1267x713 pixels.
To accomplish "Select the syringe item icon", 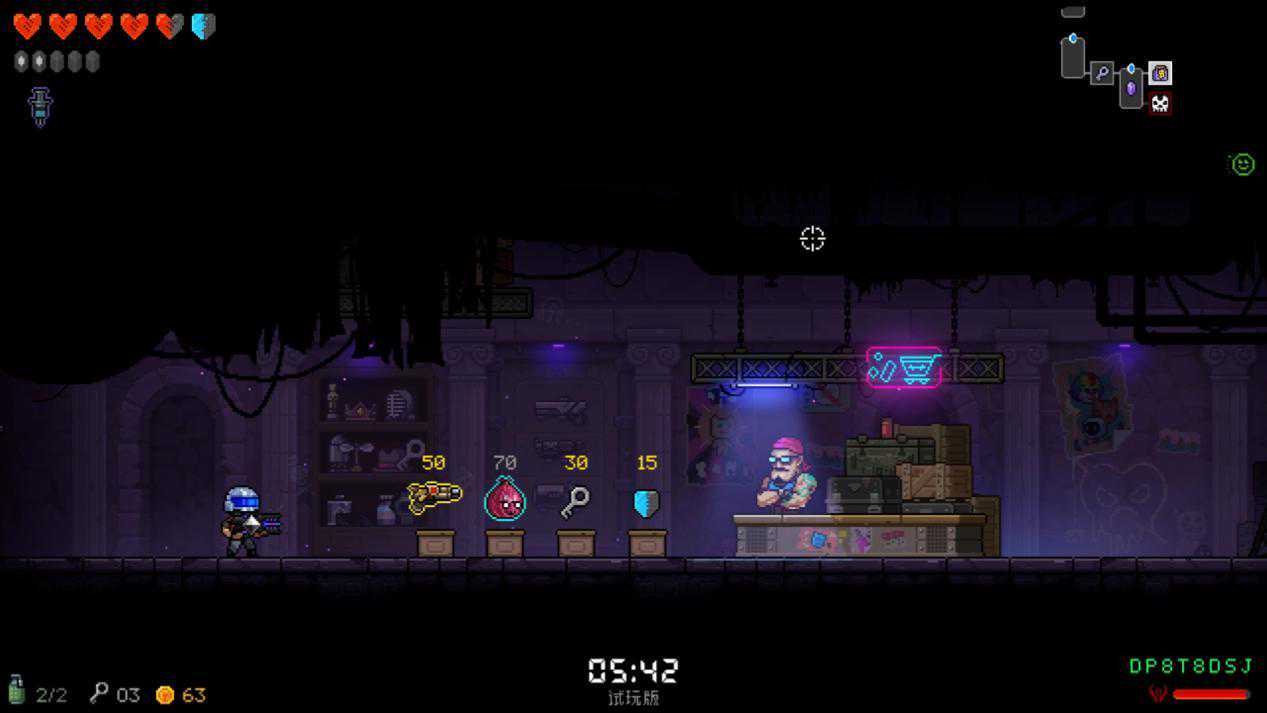I will point(41,106).
